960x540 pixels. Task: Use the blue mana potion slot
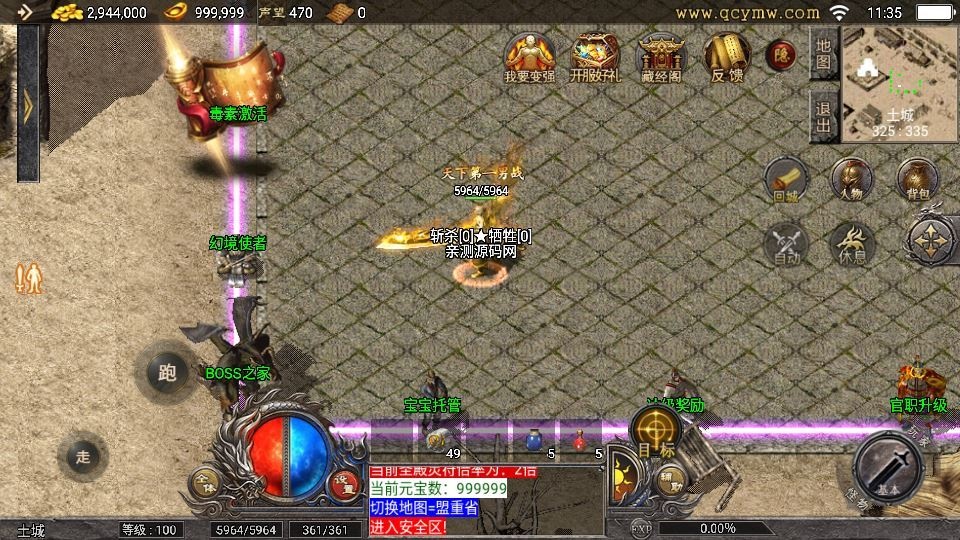click(533, 439)
